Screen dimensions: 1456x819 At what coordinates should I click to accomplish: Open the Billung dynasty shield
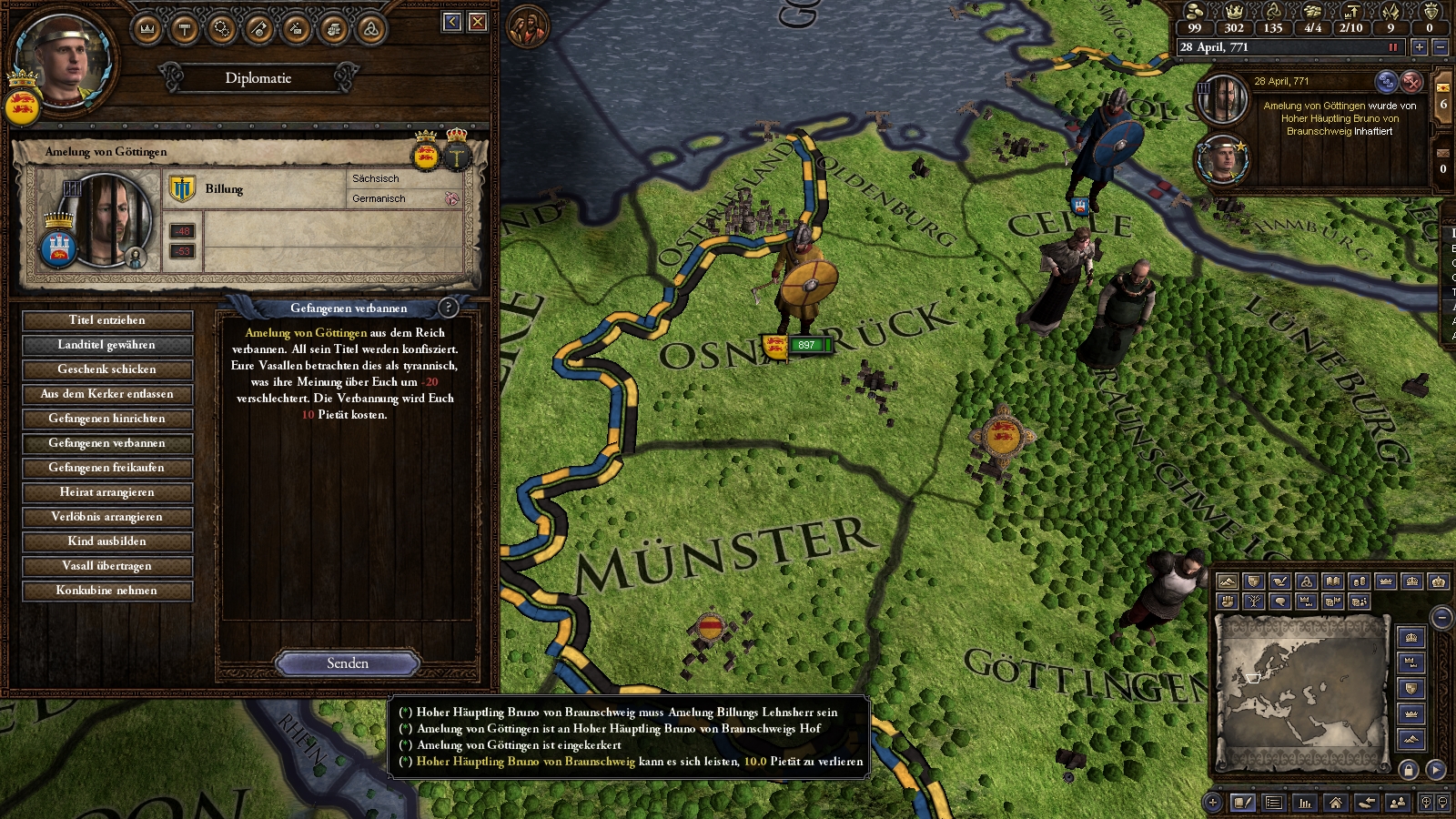coord(183,189)
